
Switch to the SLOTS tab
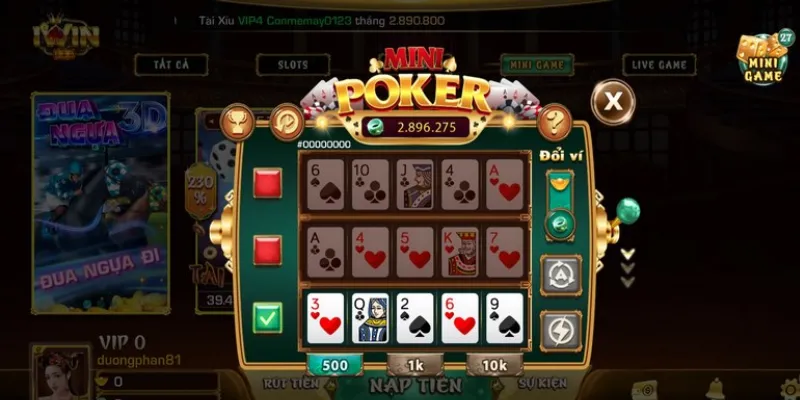click(x=293, y=65)
